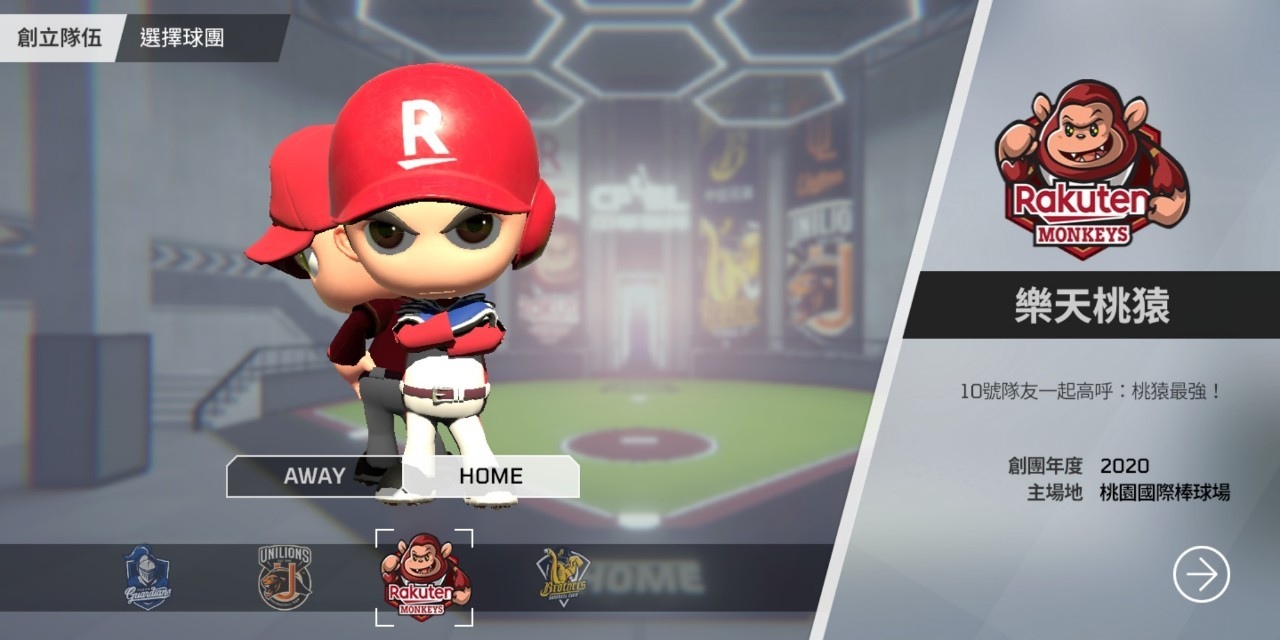Screen dimensions: 1280x640
Task: Switch to the AWAY uniform
Action: (314, 476)
